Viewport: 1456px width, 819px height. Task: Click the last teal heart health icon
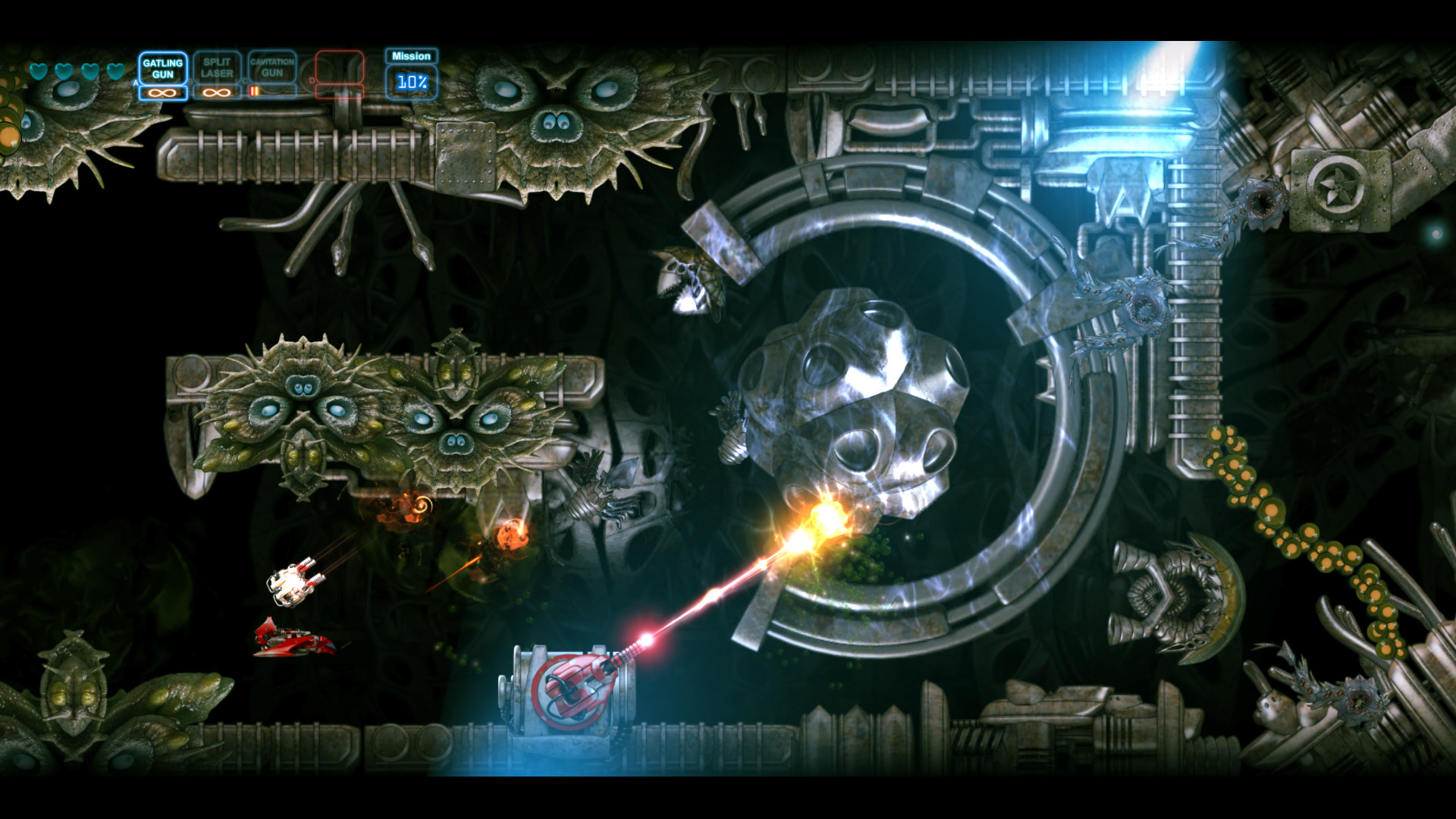[115, 71]
